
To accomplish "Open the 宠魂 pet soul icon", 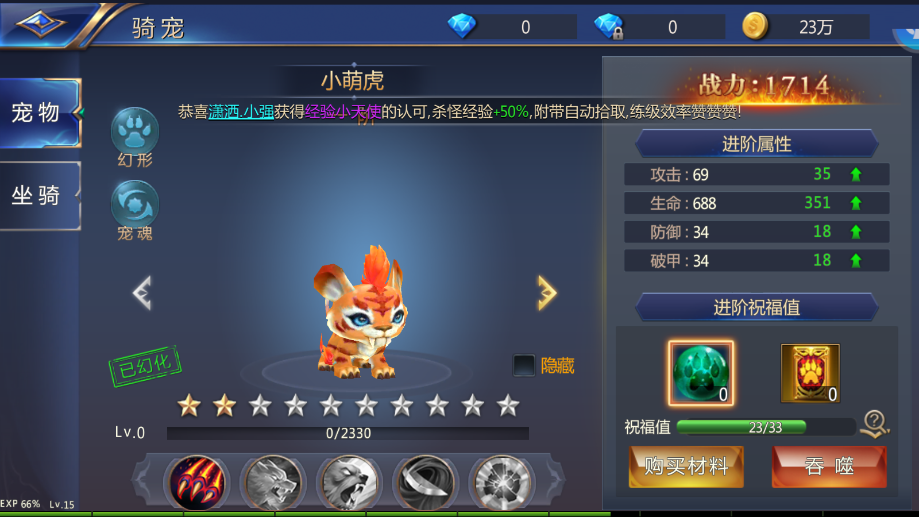I will click(135, 204).
